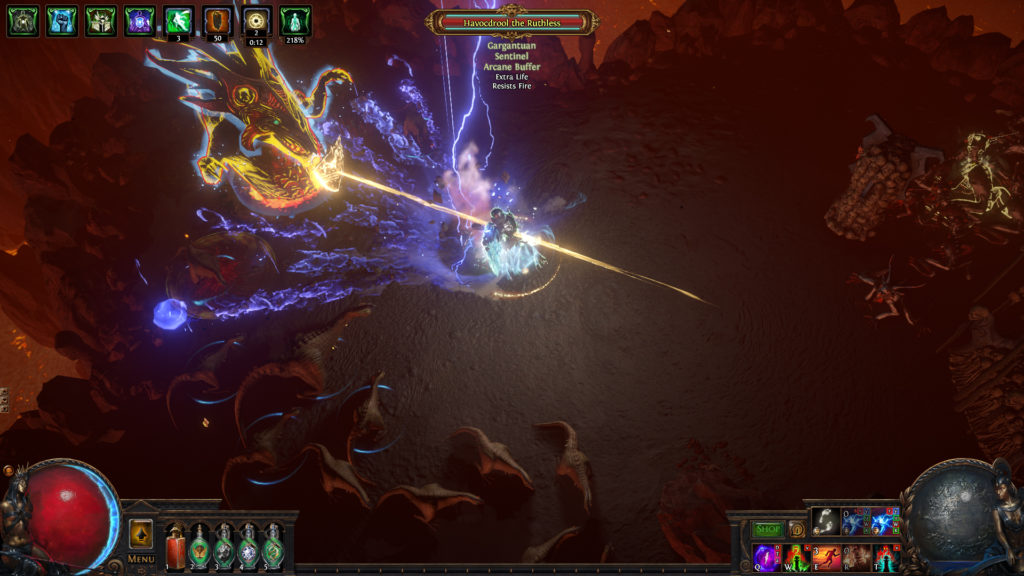The width and height of the screenshot is (1024, 576).
Task: Click the green figure buff showing 218%
Action: pyautogui.click(x=295, y=20)
